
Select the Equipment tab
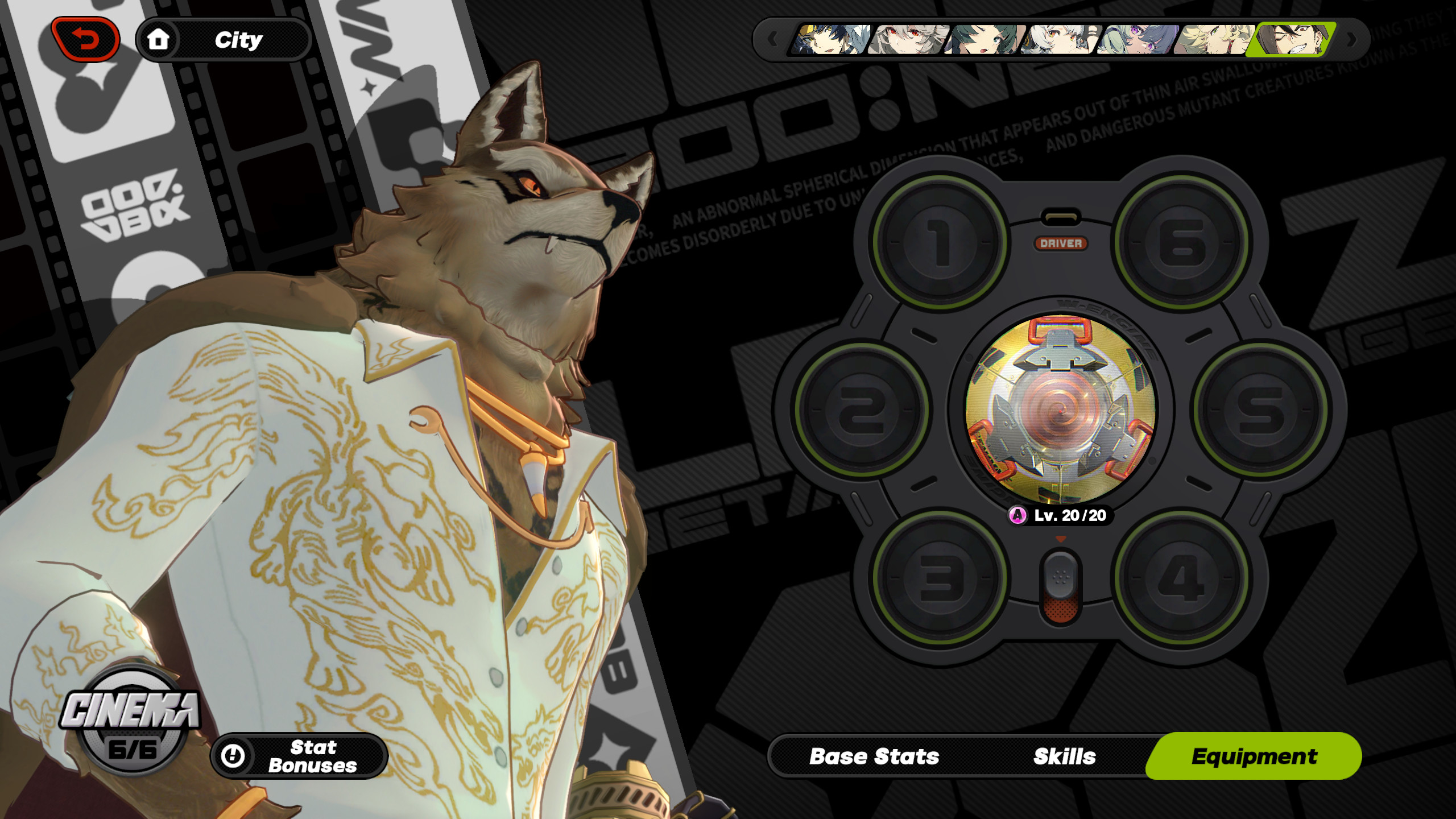tap(1254, 756)
